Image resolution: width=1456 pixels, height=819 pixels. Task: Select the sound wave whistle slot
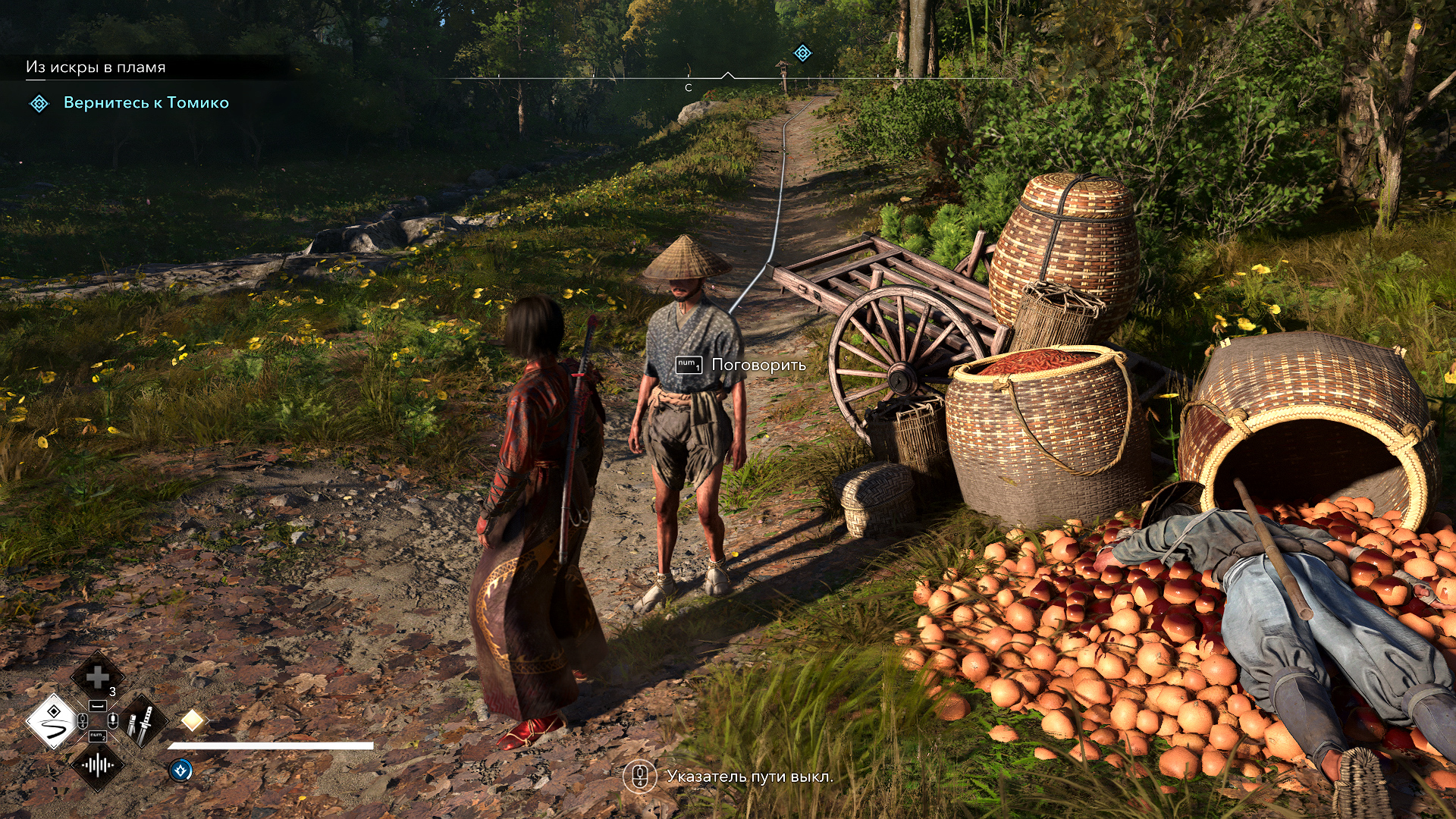click(97, 765)
